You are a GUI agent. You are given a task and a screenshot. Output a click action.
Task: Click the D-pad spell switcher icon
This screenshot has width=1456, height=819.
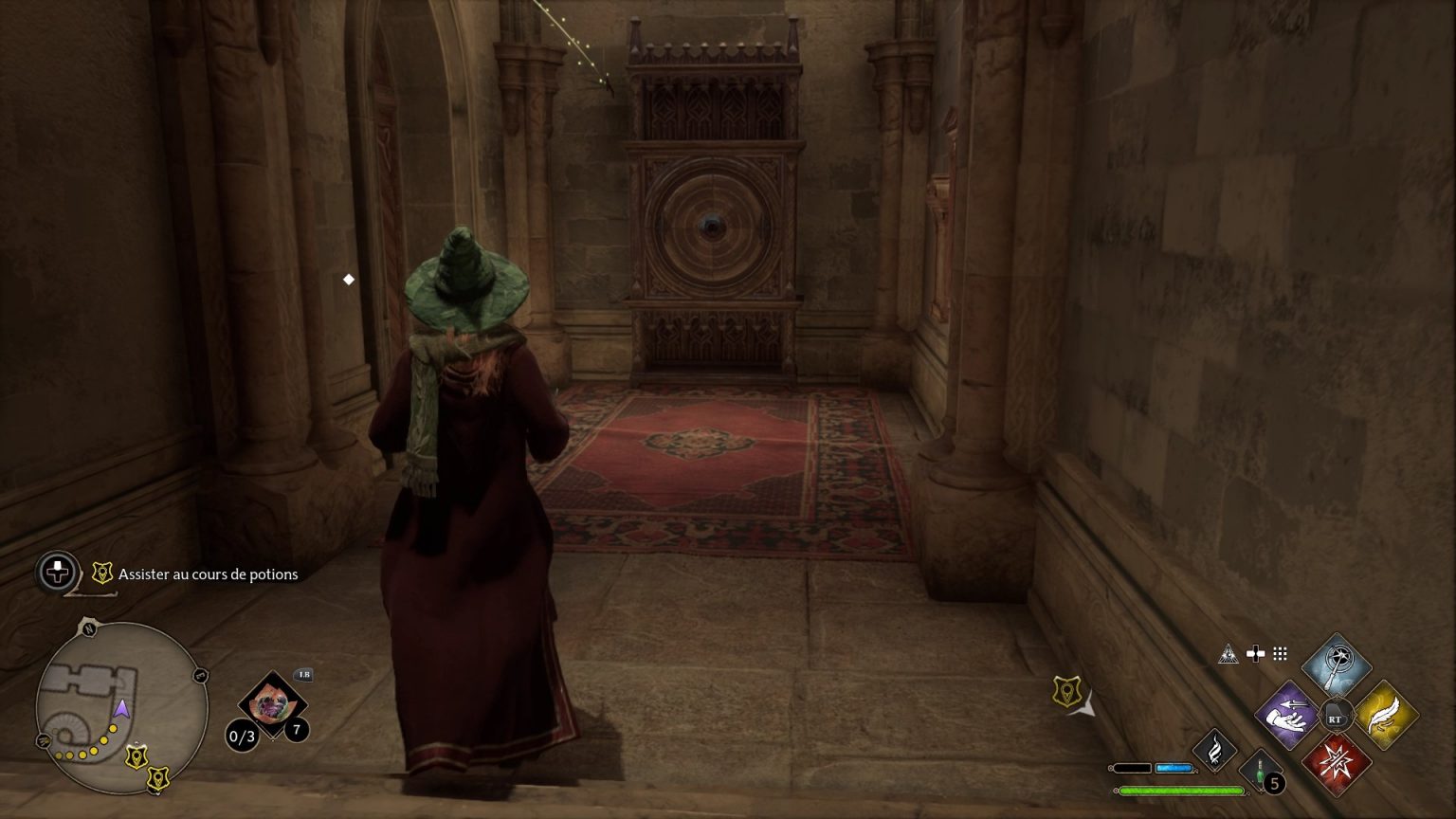click(x=1256, y=654)
